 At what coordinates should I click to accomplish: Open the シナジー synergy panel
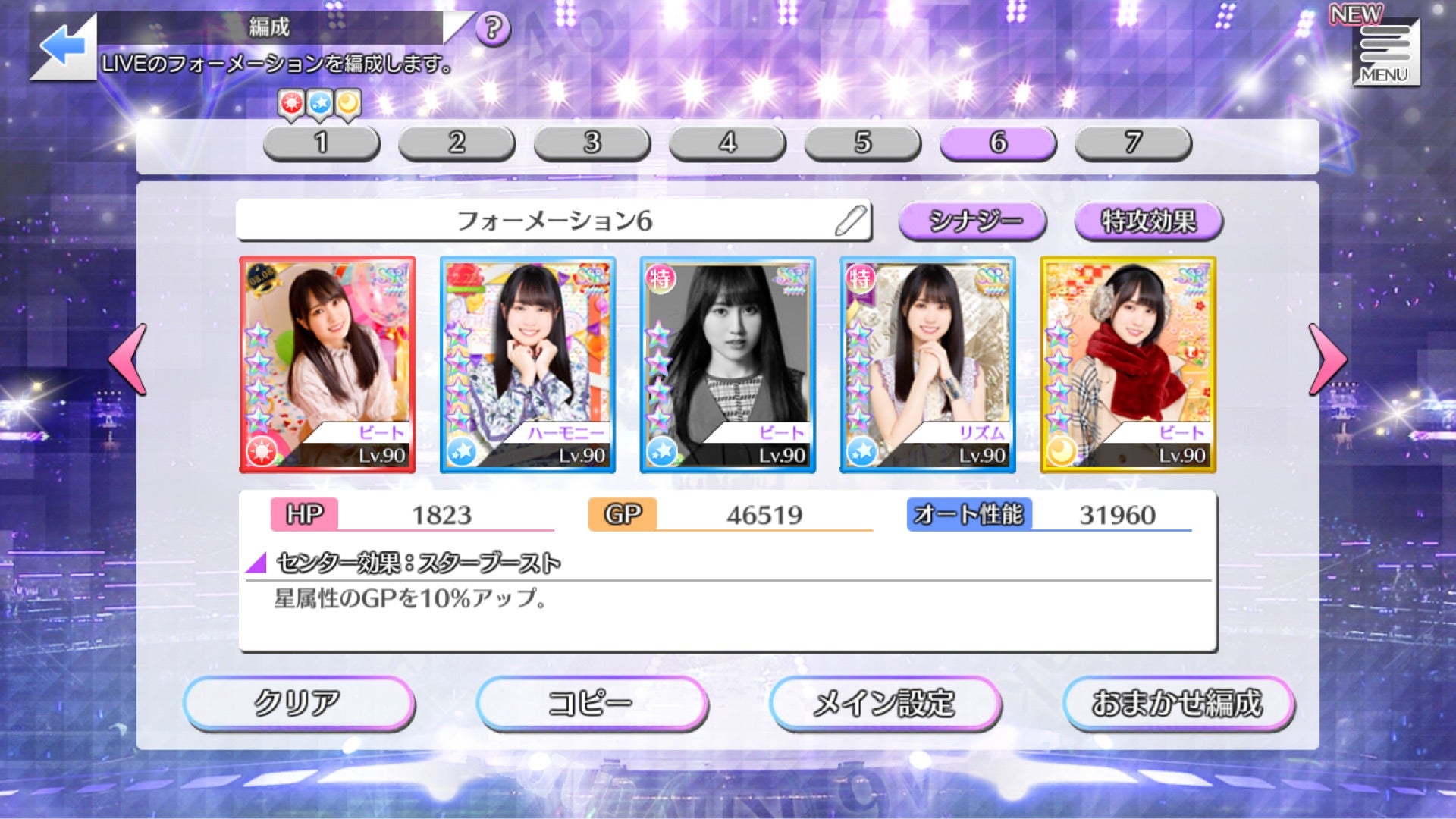pos(973,221)
